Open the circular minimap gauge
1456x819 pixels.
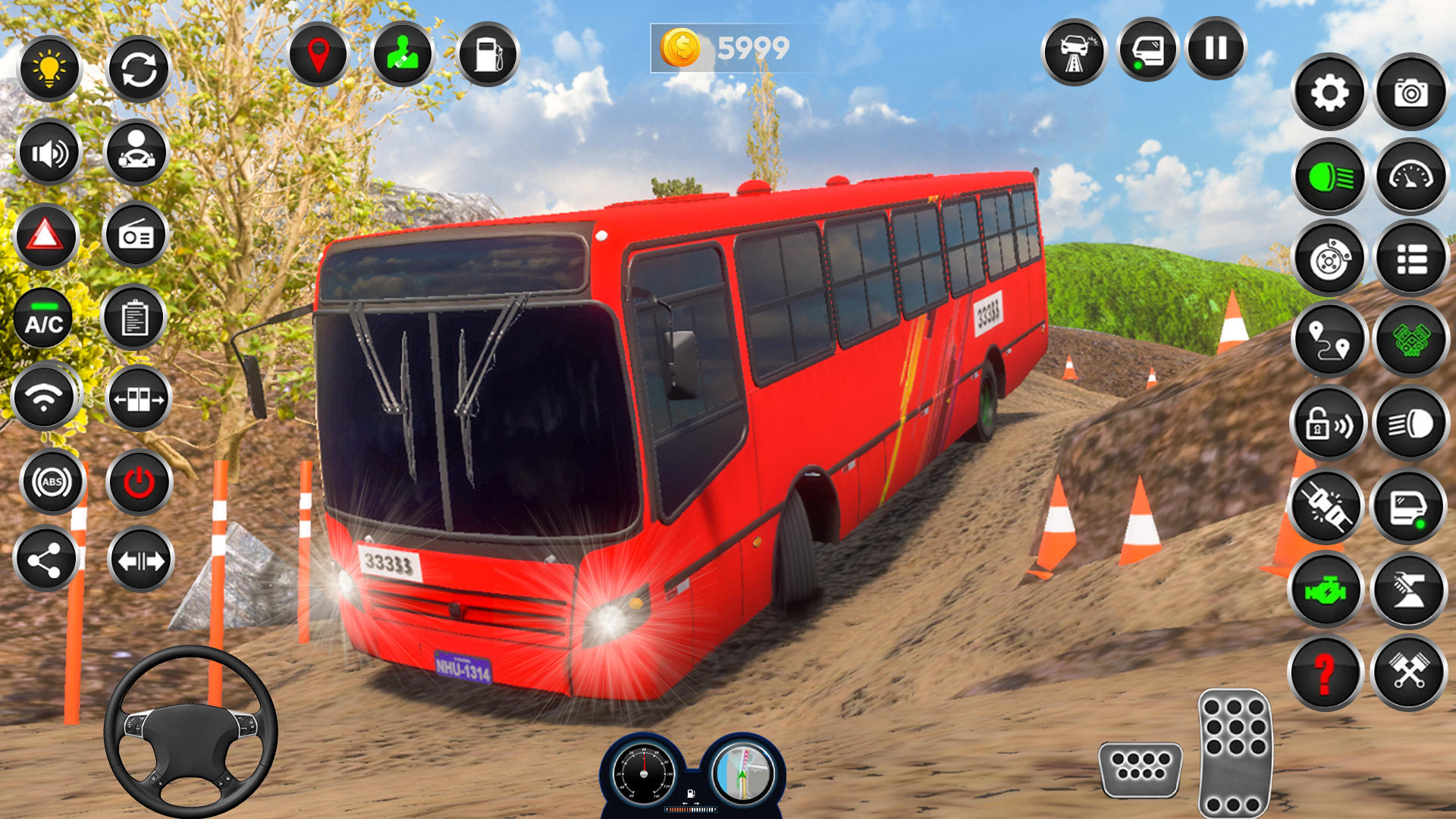[x=743, y=772]
